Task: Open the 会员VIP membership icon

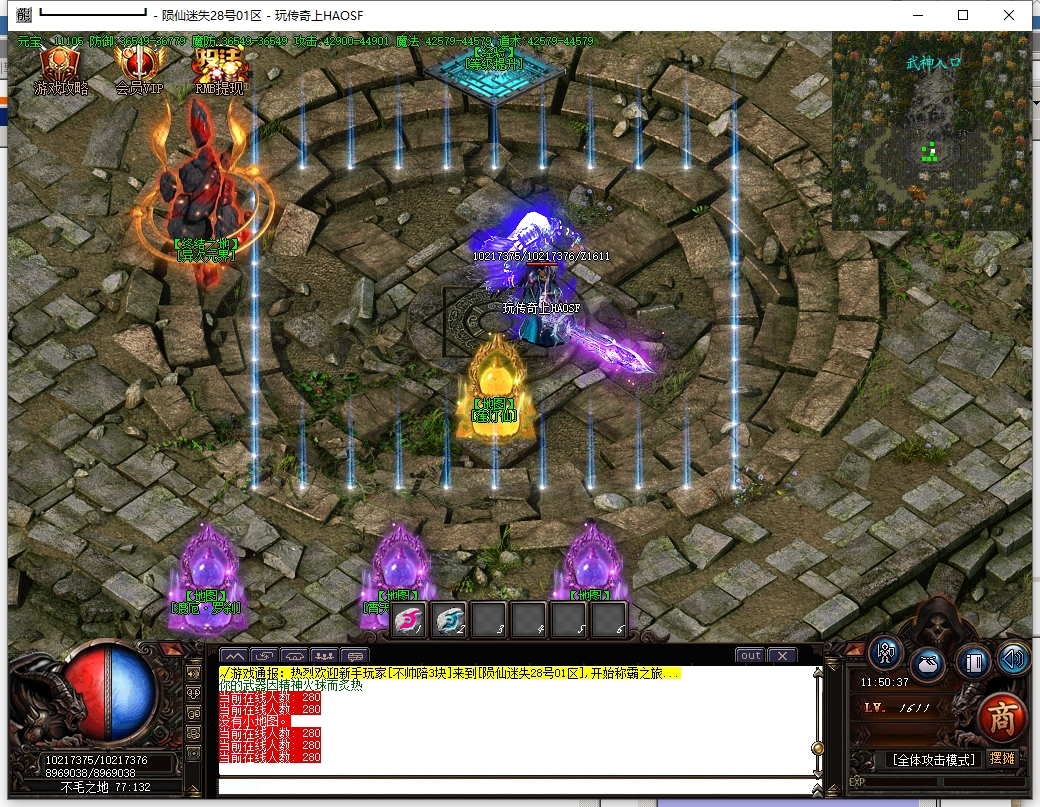Action: click(x=138, y=71)
